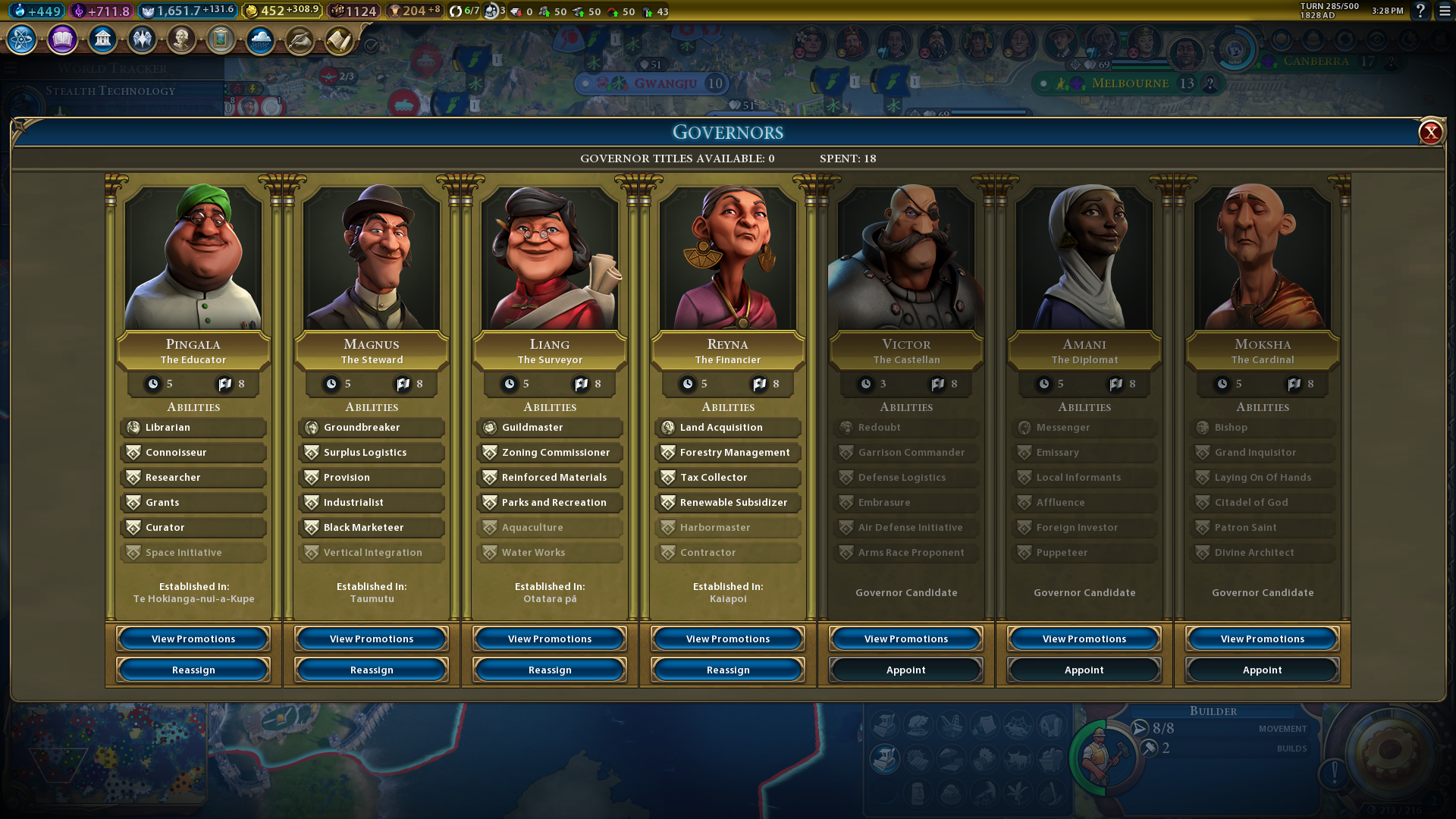Appoint Victor the Castellan

(x=906, y=670)
